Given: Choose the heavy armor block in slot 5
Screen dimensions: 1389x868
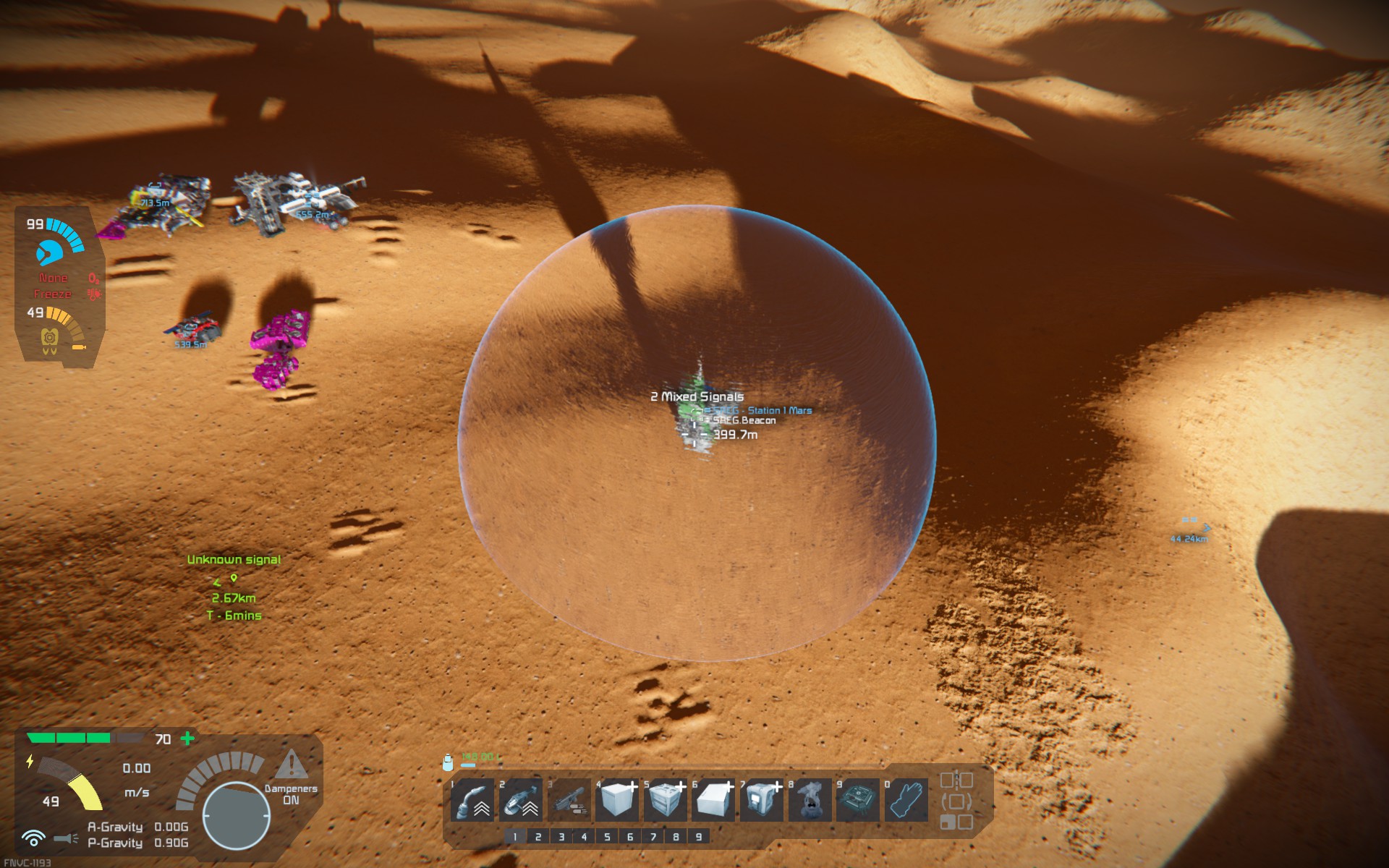Looking at the screenshot, I should 665,800.
